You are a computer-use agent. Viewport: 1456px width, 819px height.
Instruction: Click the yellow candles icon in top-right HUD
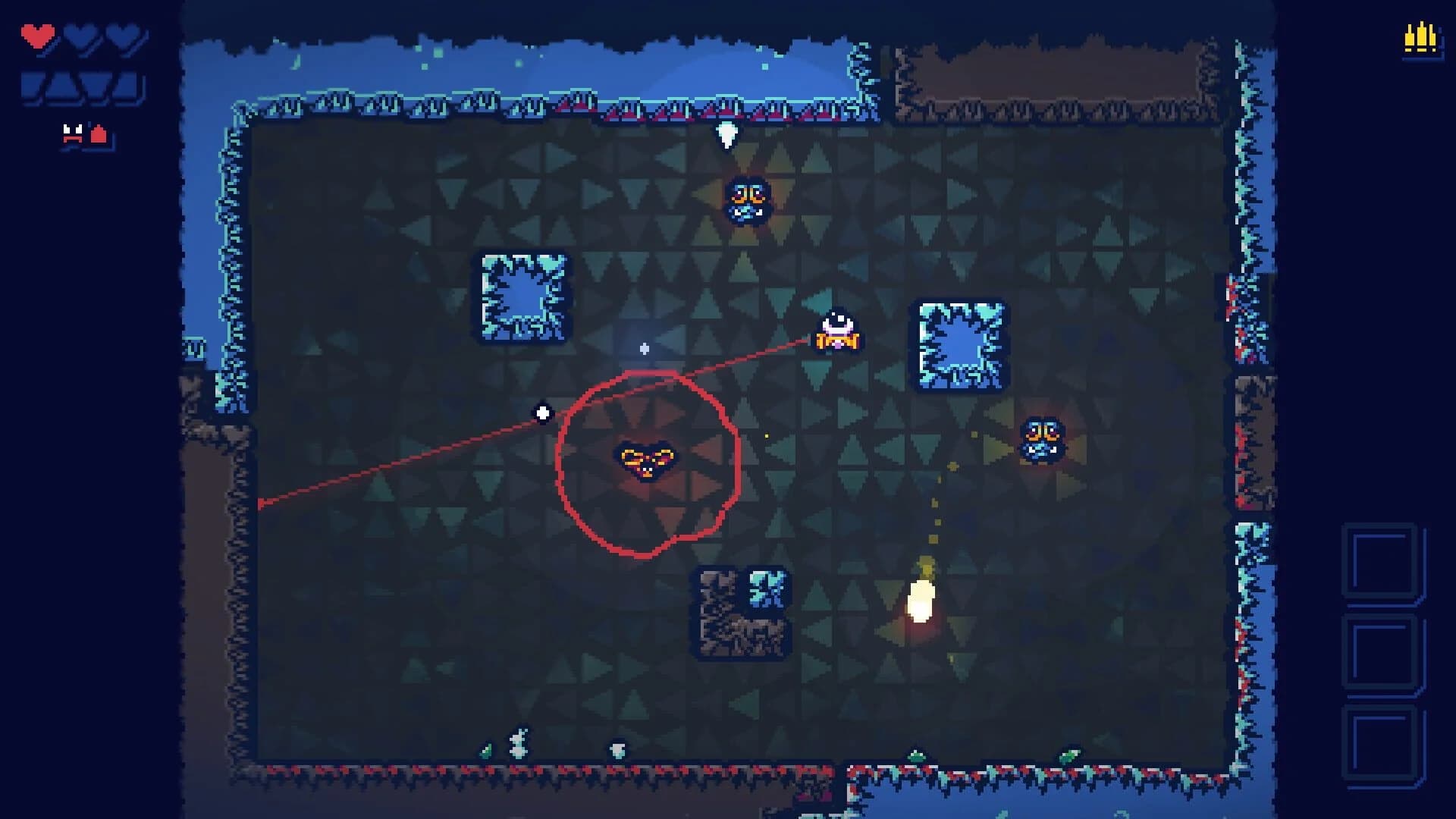[1420, 36]
